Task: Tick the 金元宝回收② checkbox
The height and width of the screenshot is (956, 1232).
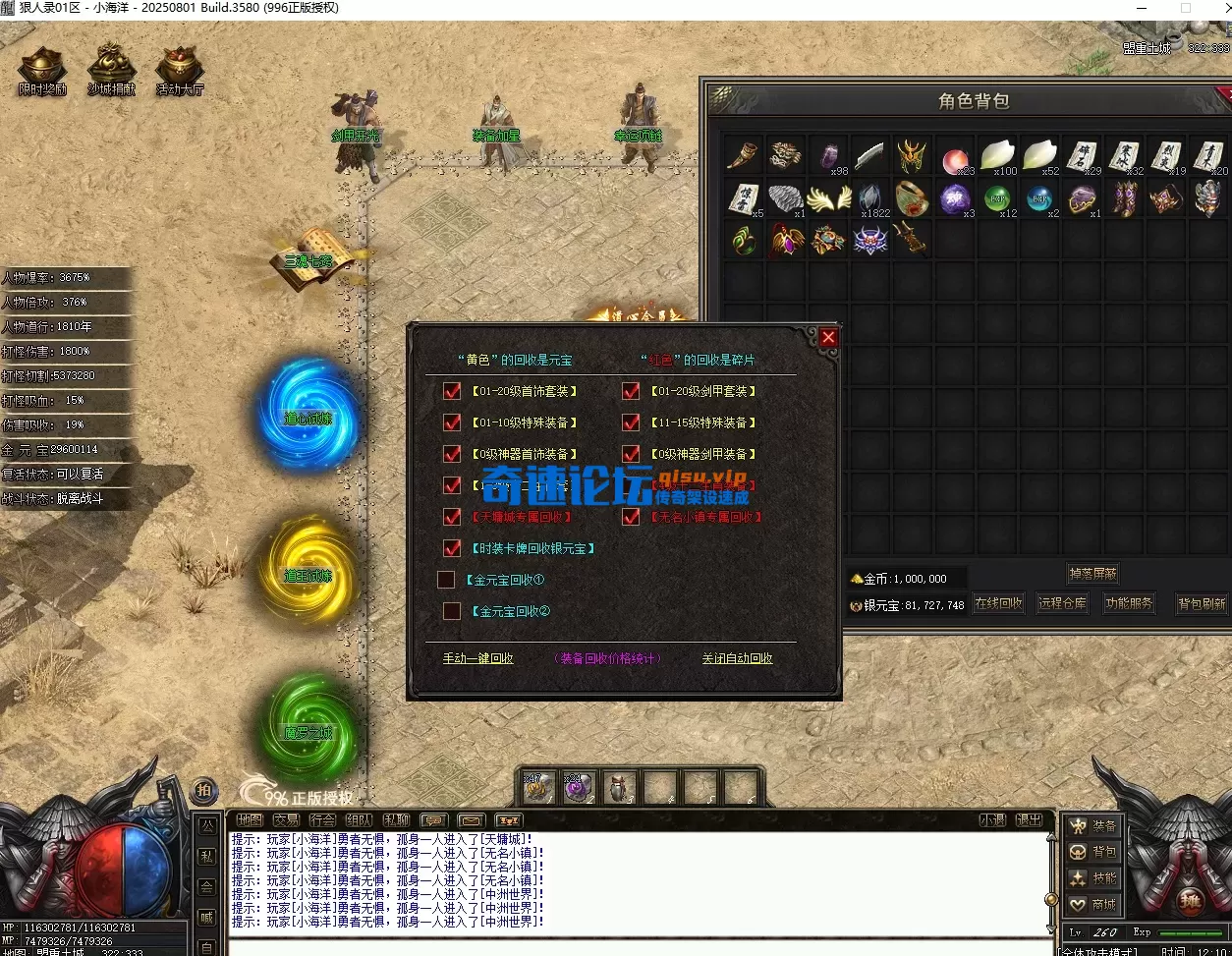Action: click(x=452, y=611)
